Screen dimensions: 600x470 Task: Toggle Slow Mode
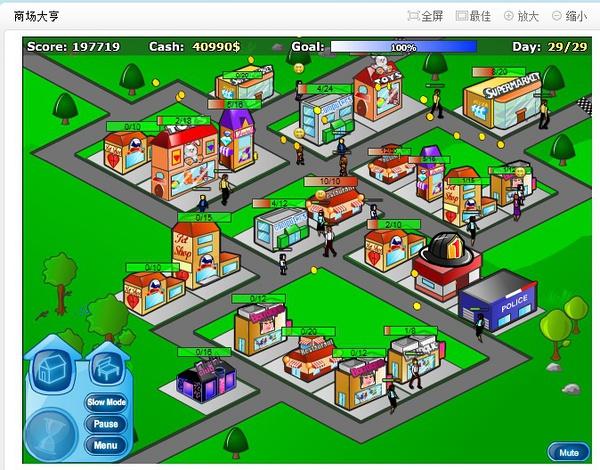point(106,402)
